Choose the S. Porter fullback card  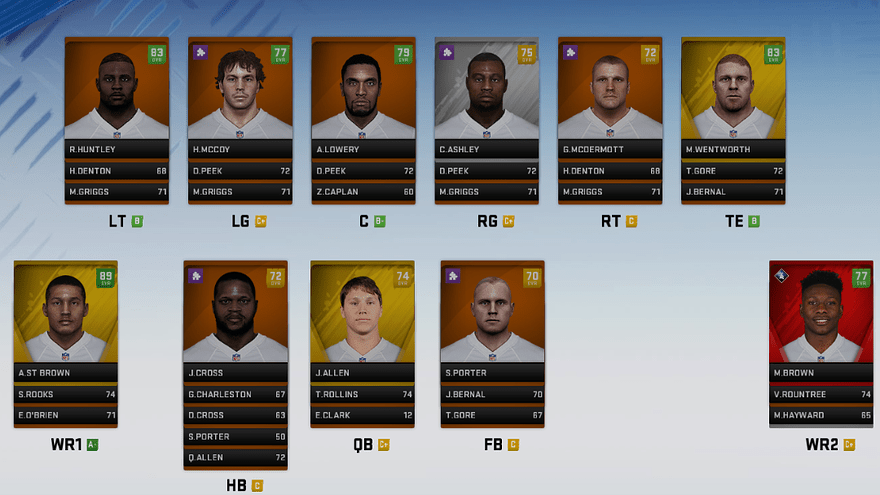[492, 318]
